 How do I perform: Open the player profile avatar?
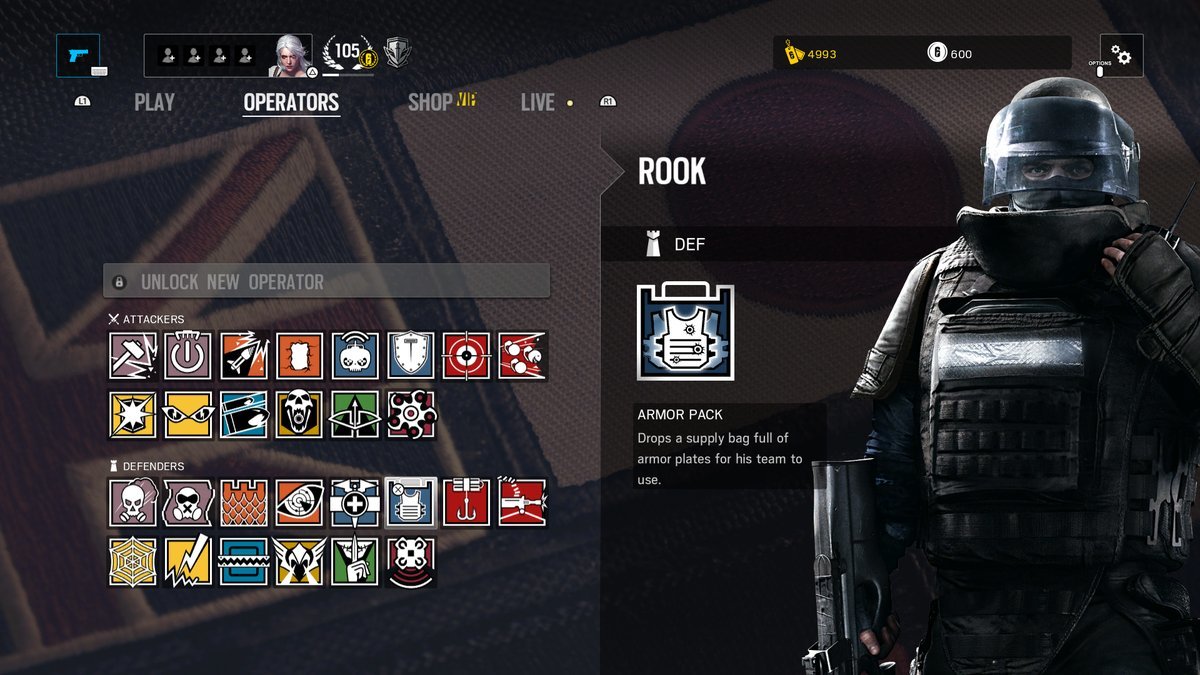pos(293,56)
